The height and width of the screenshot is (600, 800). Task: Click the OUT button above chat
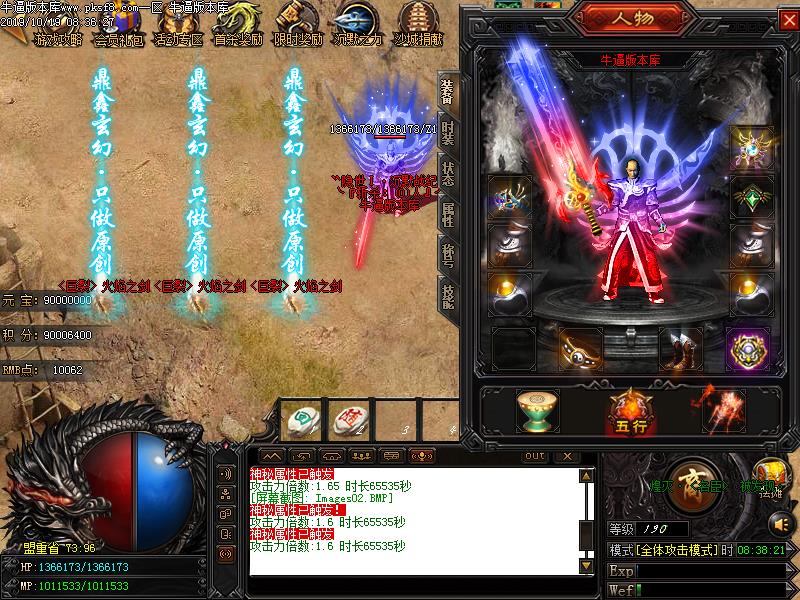point(536,456)
